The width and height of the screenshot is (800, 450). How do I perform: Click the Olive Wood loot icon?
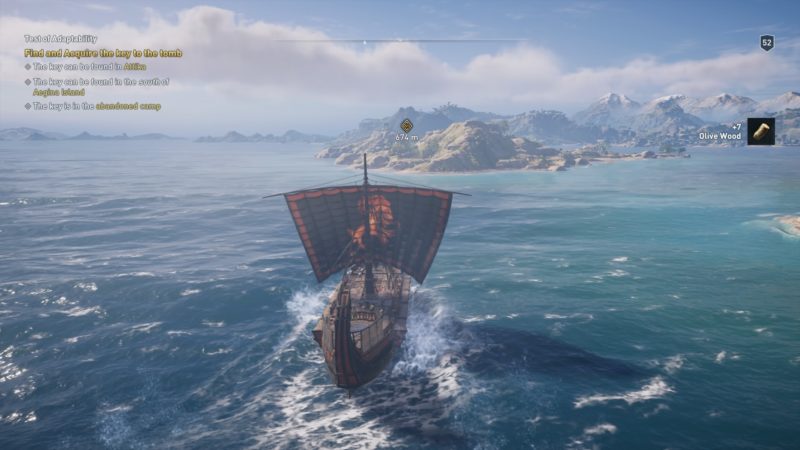[x=761, y=131]
